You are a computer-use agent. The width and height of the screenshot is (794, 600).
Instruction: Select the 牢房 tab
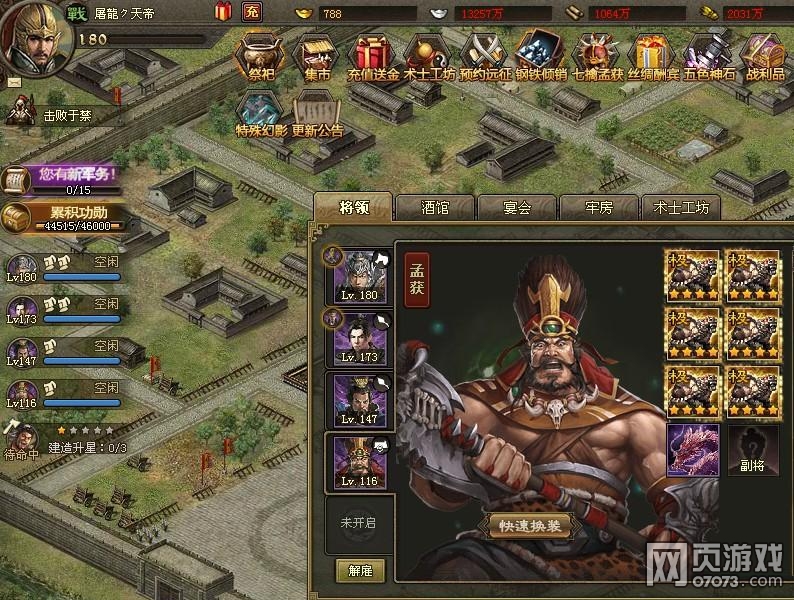598,208
